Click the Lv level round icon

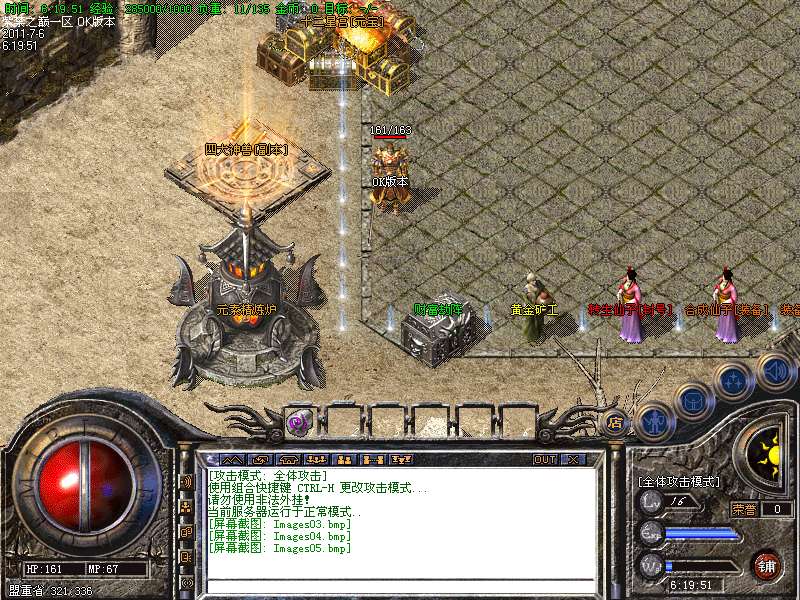pos(652,501)
